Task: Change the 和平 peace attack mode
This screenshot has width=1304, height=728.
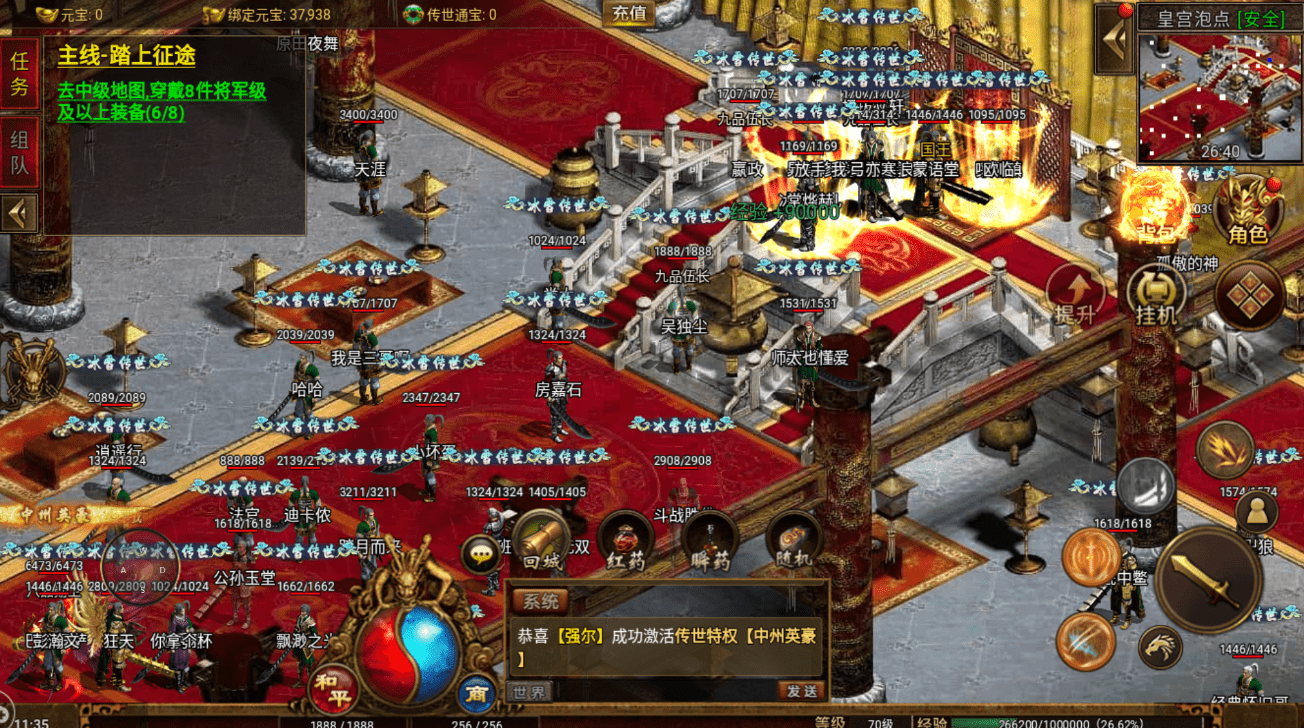Action: 335,689
